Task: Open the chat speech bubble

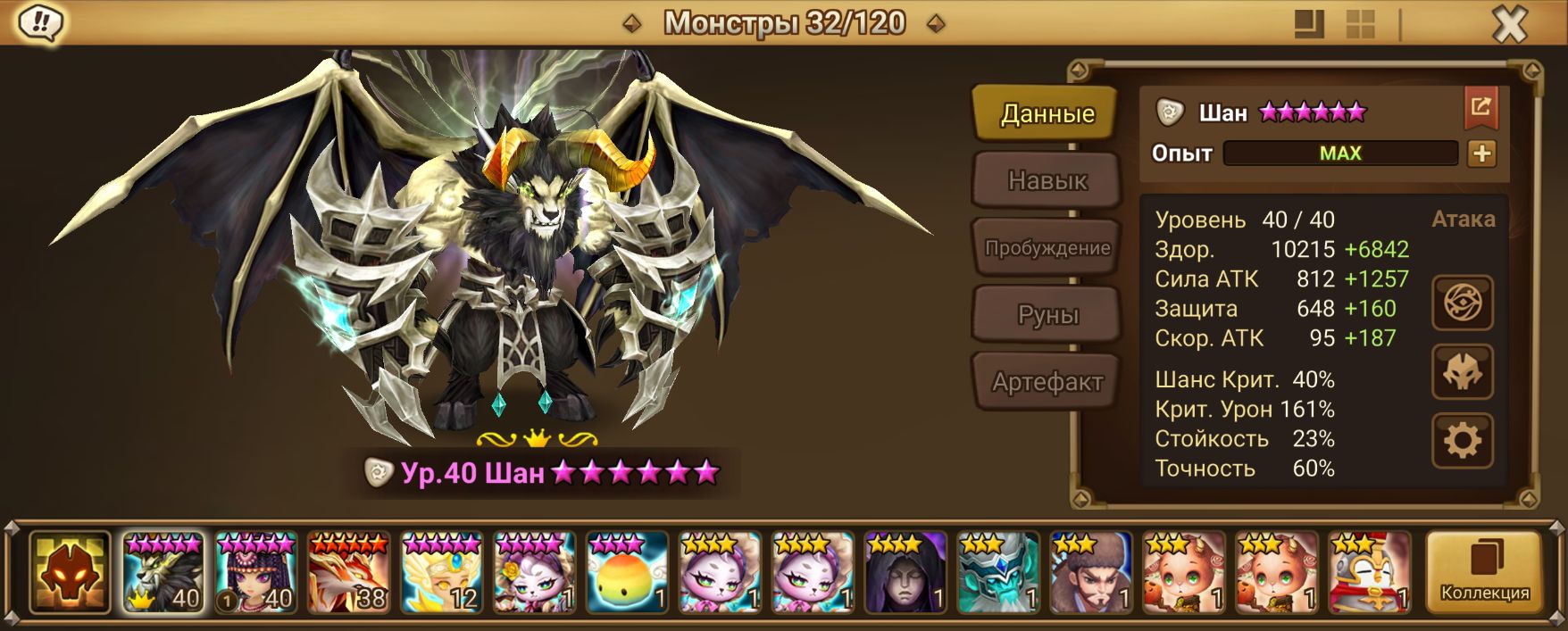Action: pyautogui.click(x=40, y=23)
